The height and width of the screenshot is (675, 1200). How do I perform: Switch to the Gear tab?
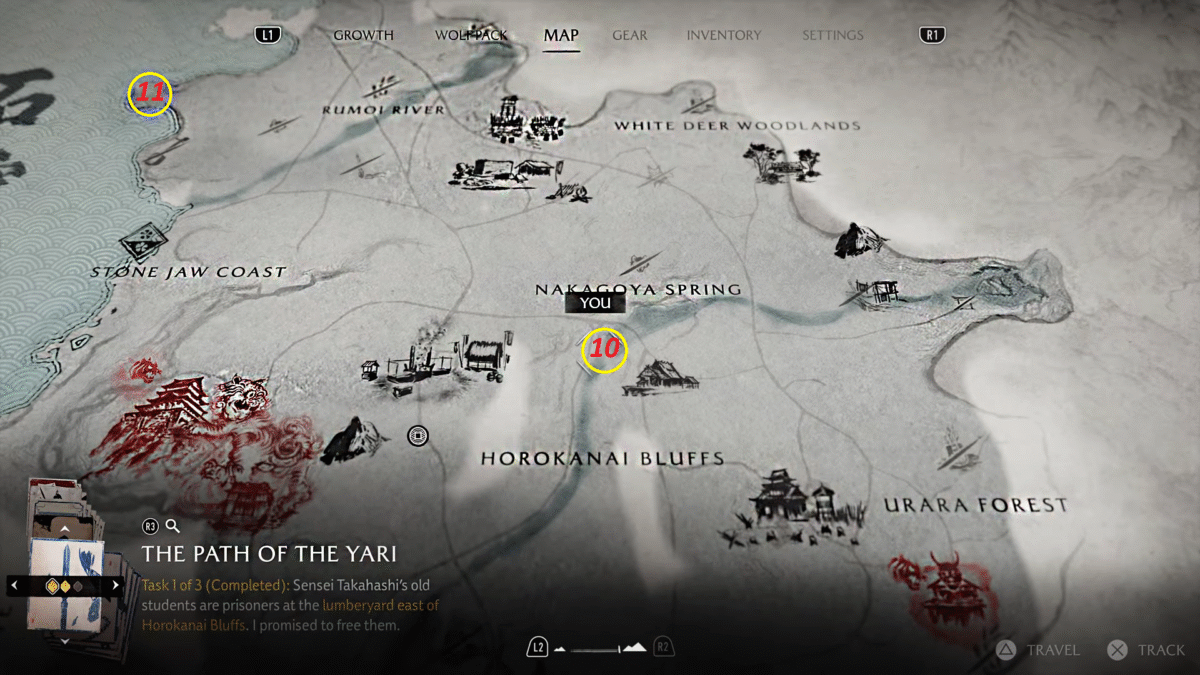tap(629, 35)
